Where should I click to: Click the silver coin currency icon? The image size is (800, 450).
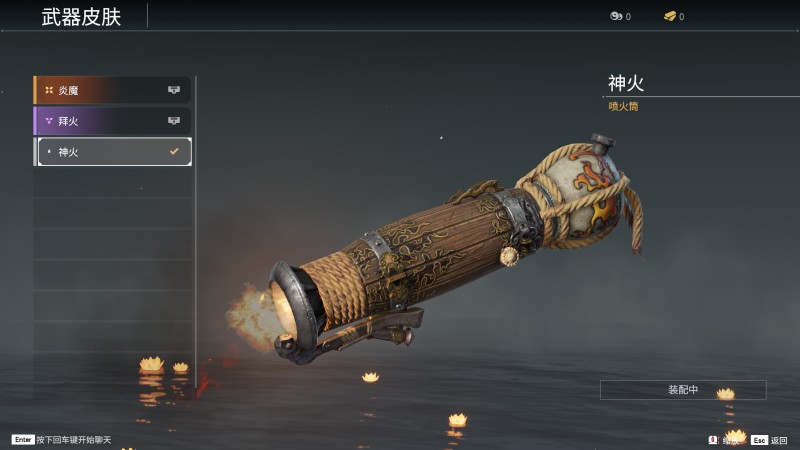pos(615,16)
